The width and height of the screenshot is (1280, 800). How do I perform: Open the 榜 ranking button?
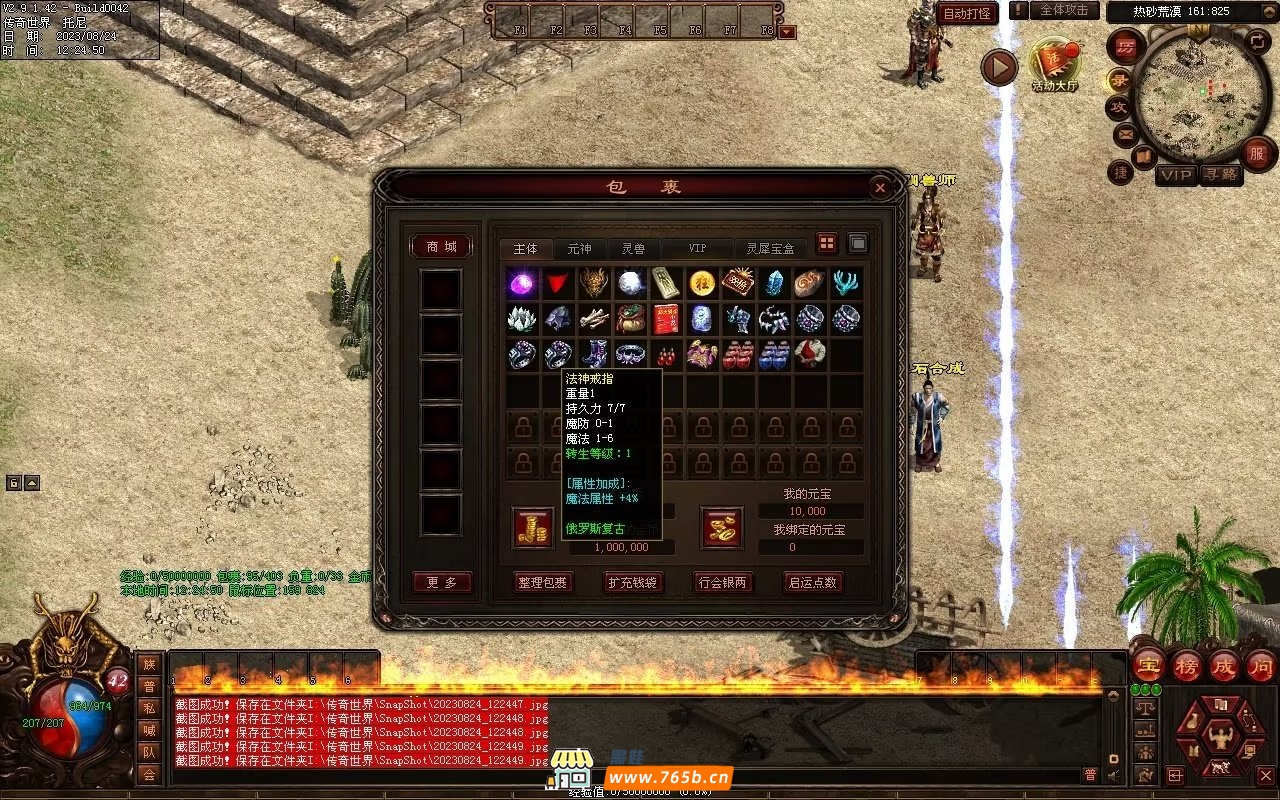click(x=1187, y=666)
